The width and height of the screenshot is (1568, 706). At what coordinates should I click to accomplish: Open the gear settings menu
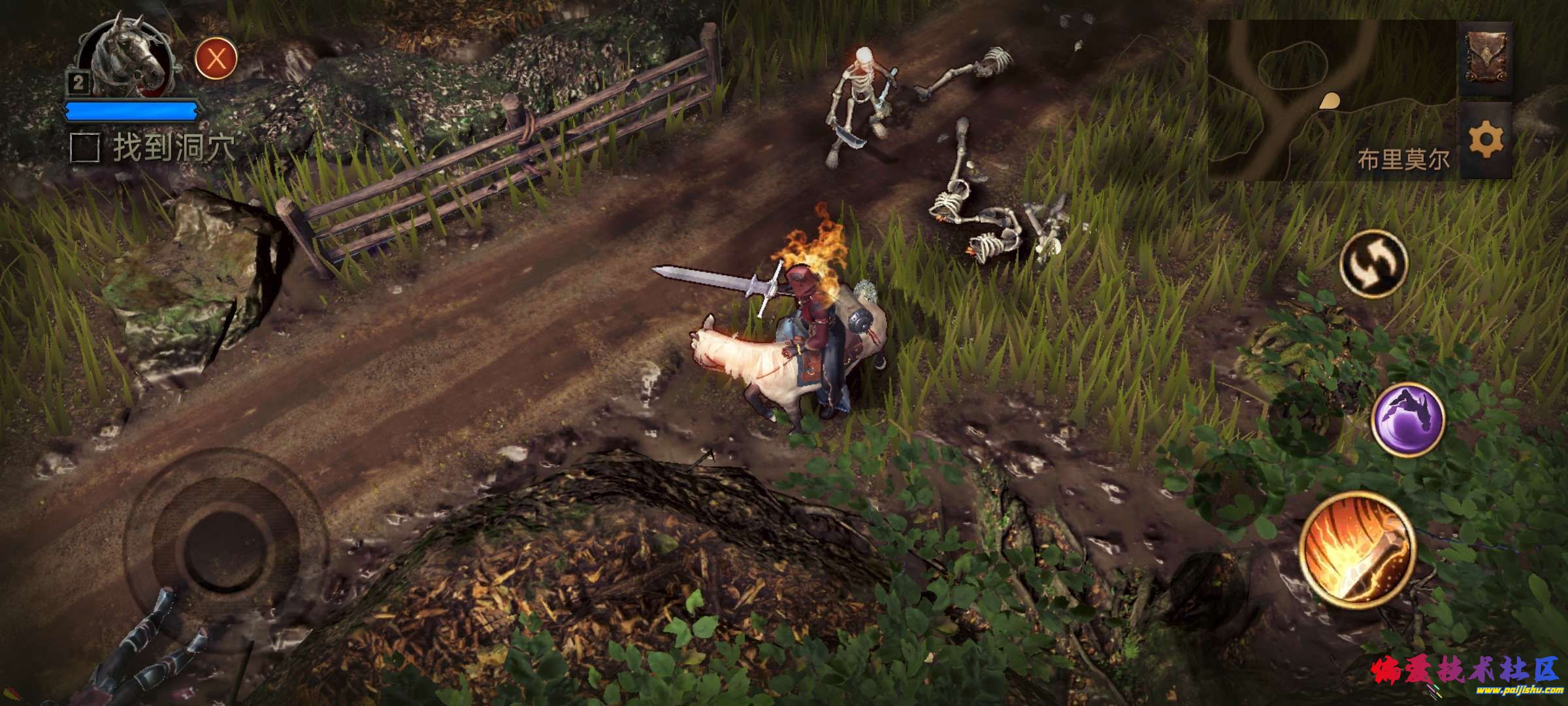[x=1486, y=141]
